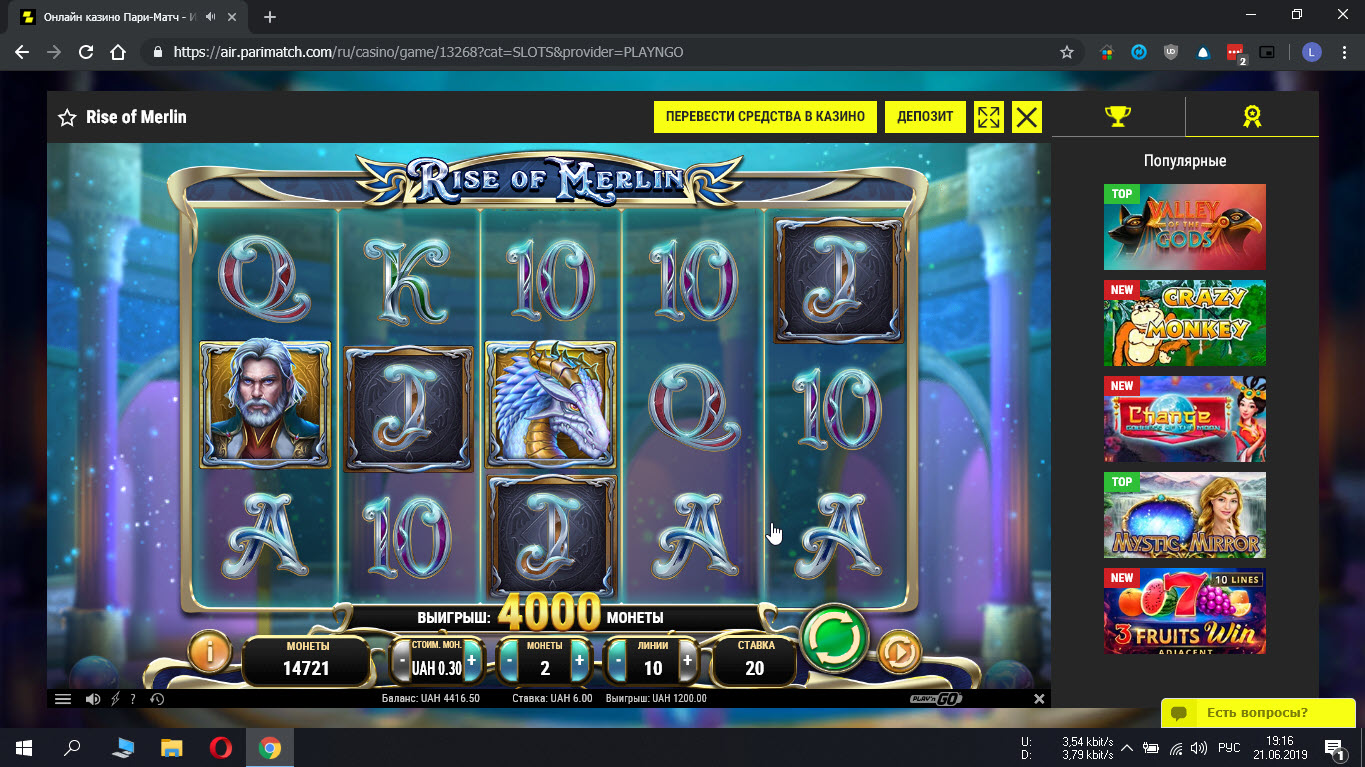The height and width of the screenshot is (767, 1365).
Task: Start autoplay with the orange play button
Action: [x=898, y=653]
